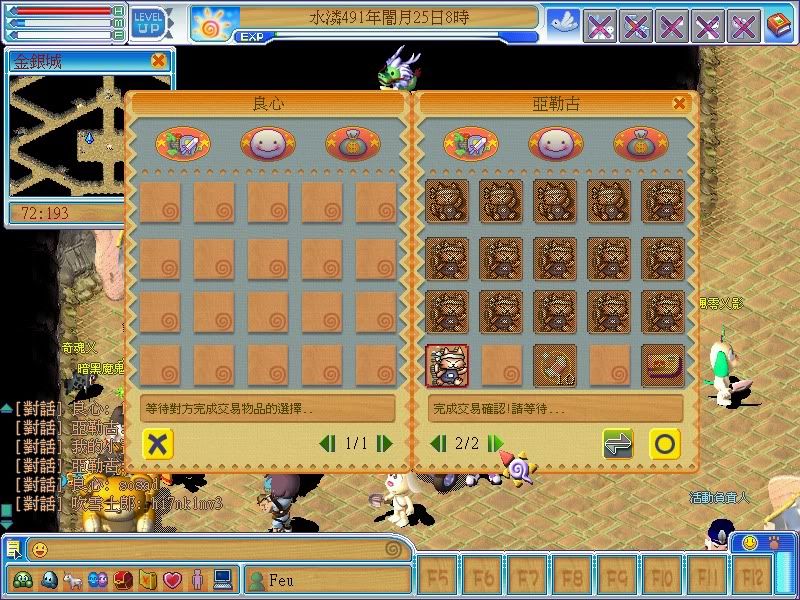Open the red heart menu icon

point(172,579)
